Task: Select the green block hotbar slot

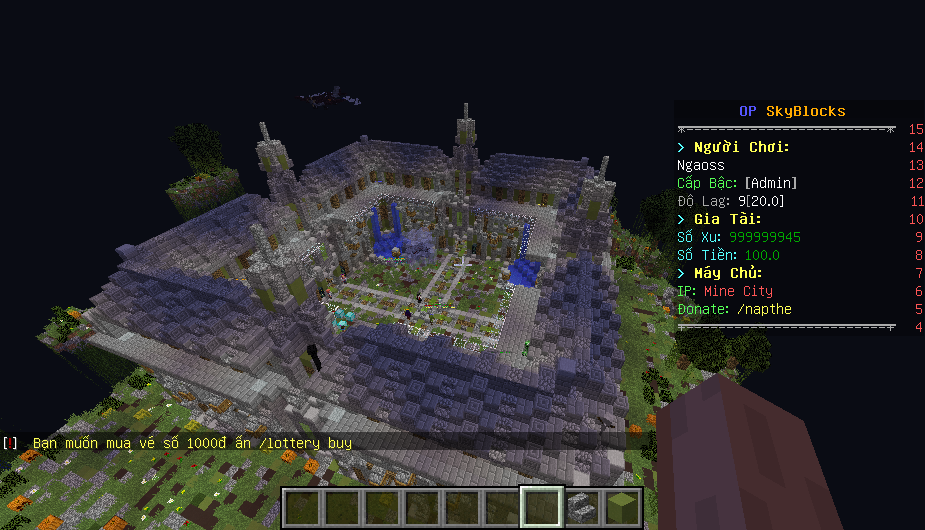Action: [x=622, y=508]
